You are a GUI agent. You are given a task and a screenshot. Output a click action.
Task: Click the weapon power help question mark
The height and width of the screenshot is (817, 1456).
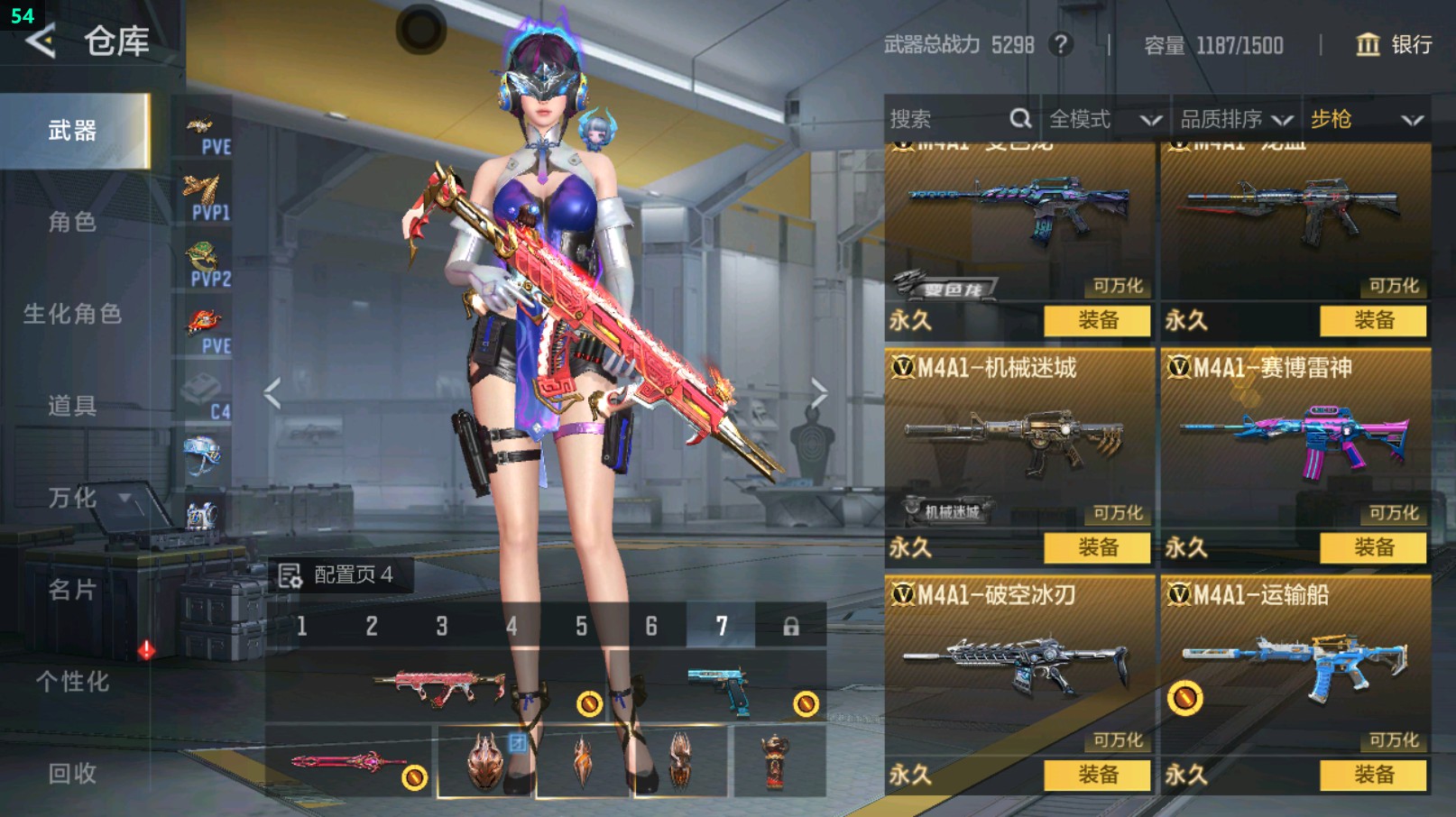tap(1061, 44)
